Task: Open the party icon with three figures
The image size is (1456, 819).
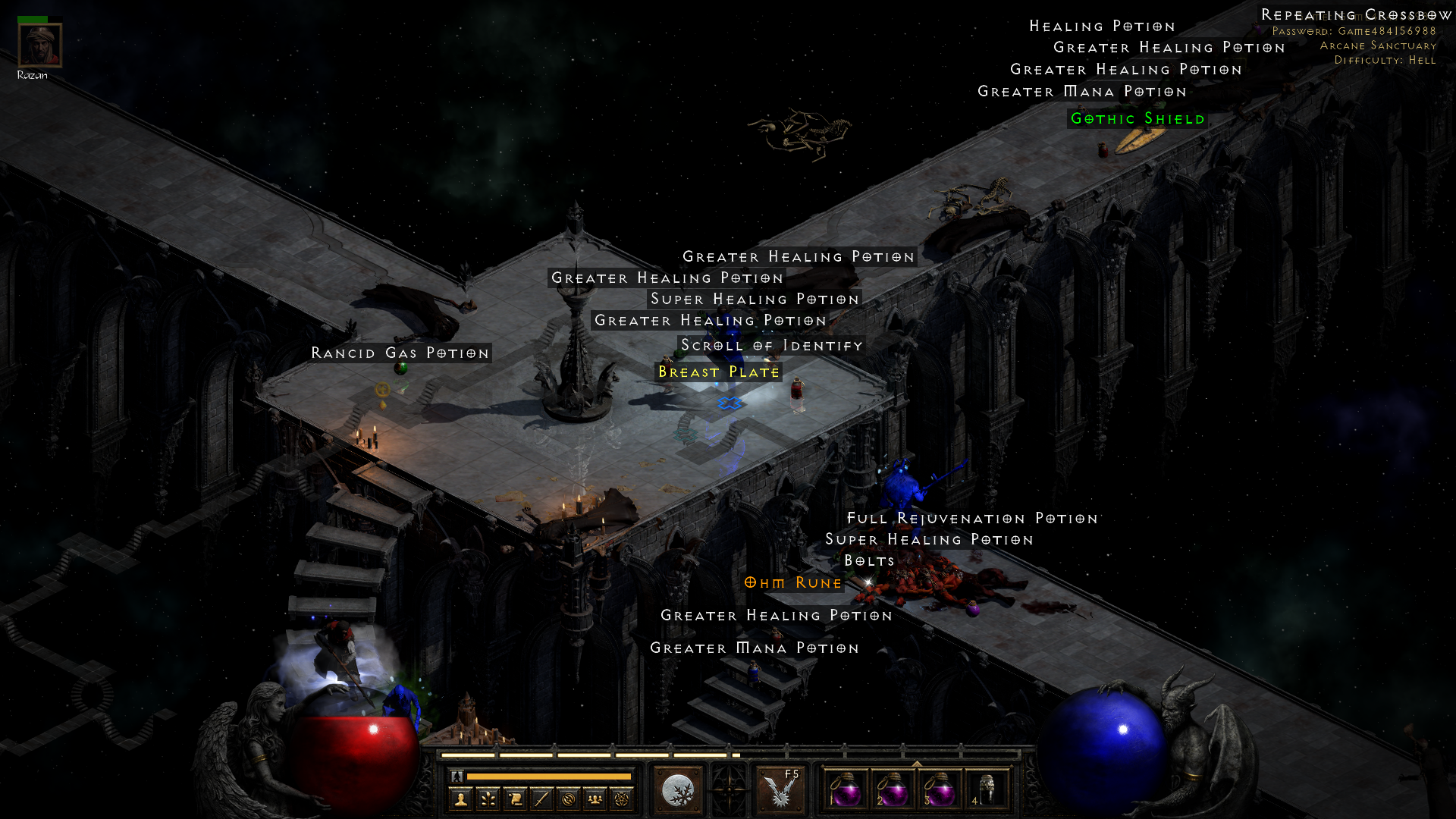Action: tap(595, 799)
